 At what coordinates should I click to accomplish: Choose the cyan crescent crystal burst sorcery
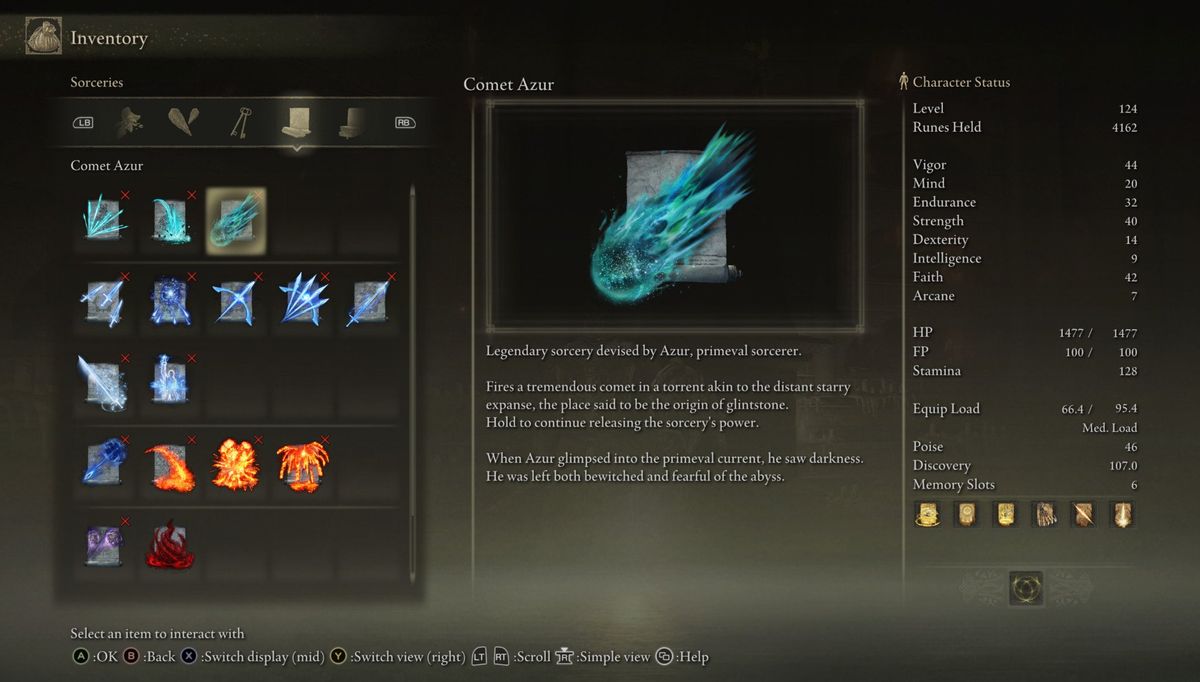[x=170, y=220]
